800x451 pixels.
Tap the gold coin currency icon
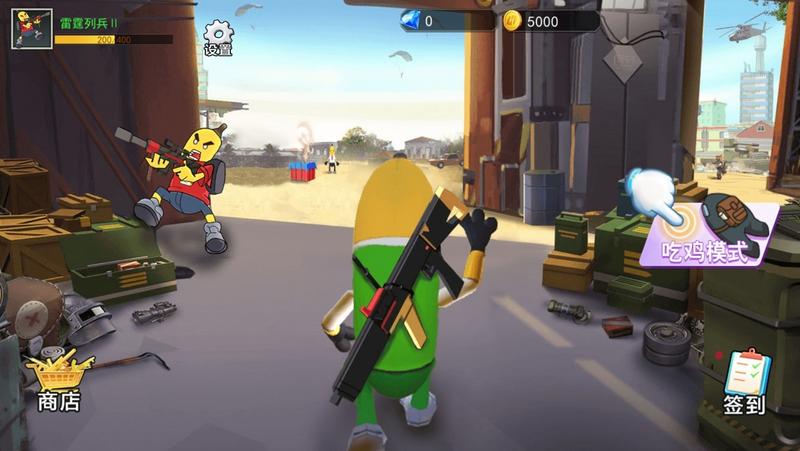pyautogui.click(x=513, y=21)
